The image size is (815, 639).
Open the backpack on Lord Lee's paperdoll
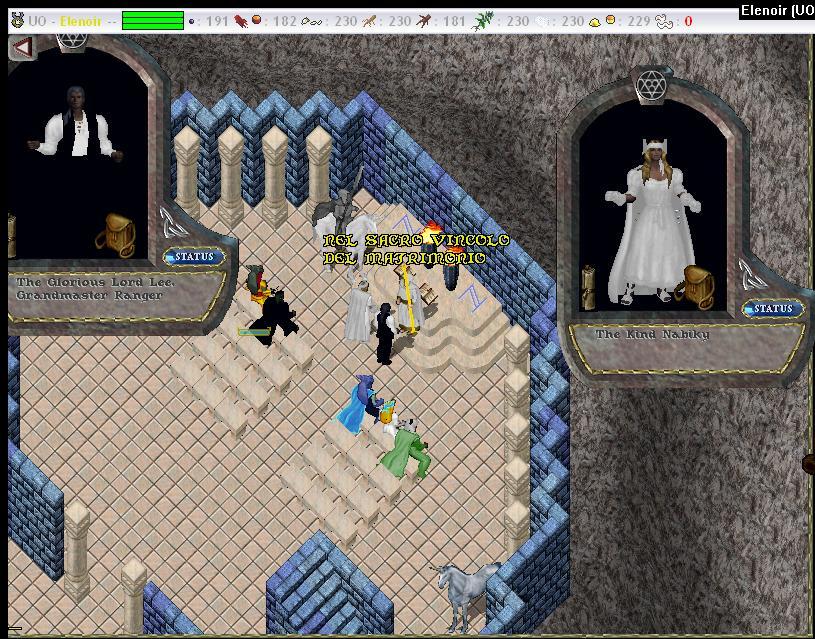point(116,233)
